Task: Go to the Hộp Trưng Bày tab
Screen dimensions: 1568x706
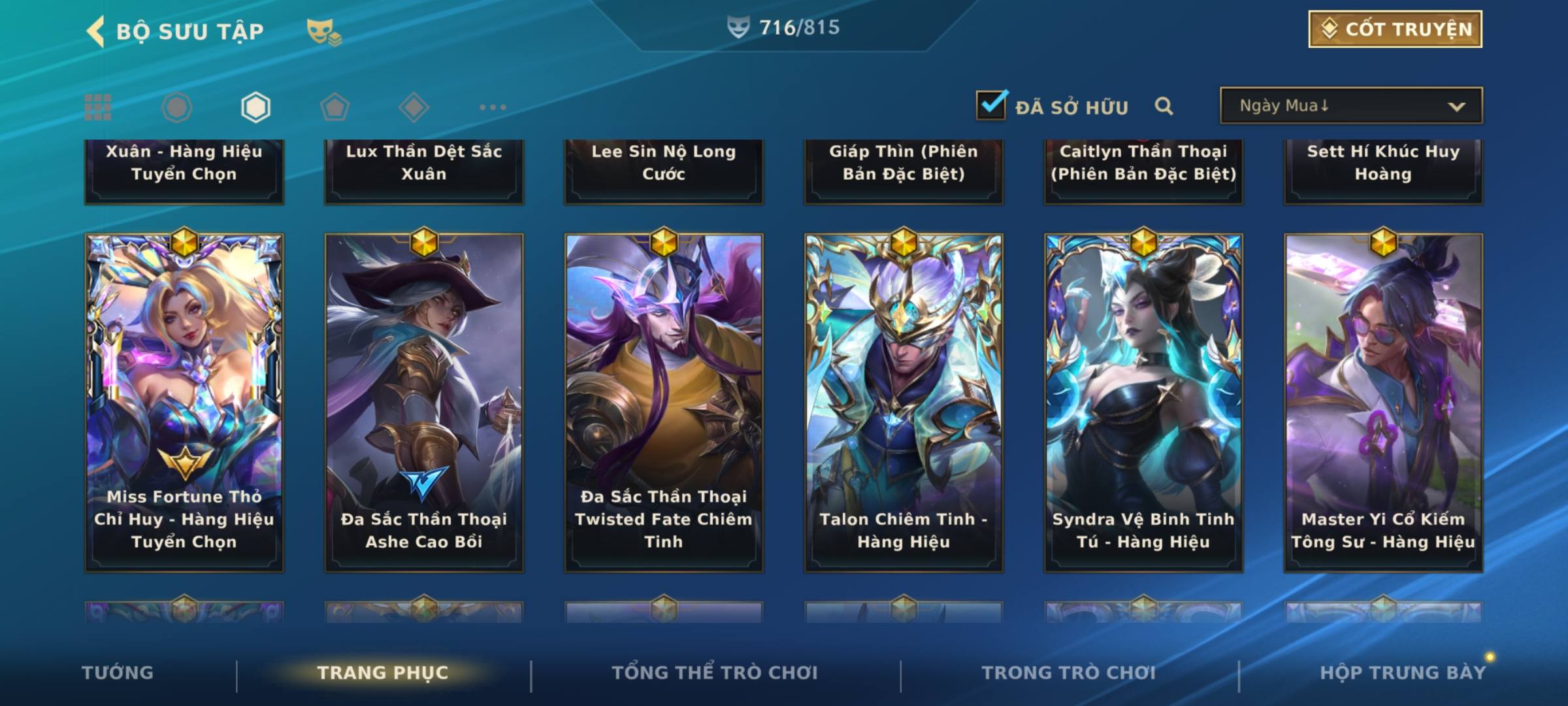Action: click(x=1403, y=673)
